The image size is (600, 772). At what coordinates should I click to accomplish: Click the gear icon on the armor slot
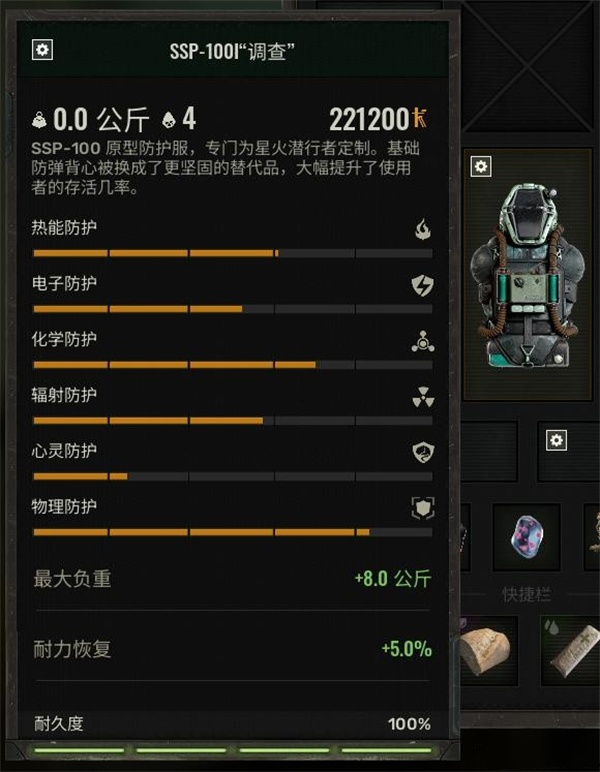click(481, 166)
